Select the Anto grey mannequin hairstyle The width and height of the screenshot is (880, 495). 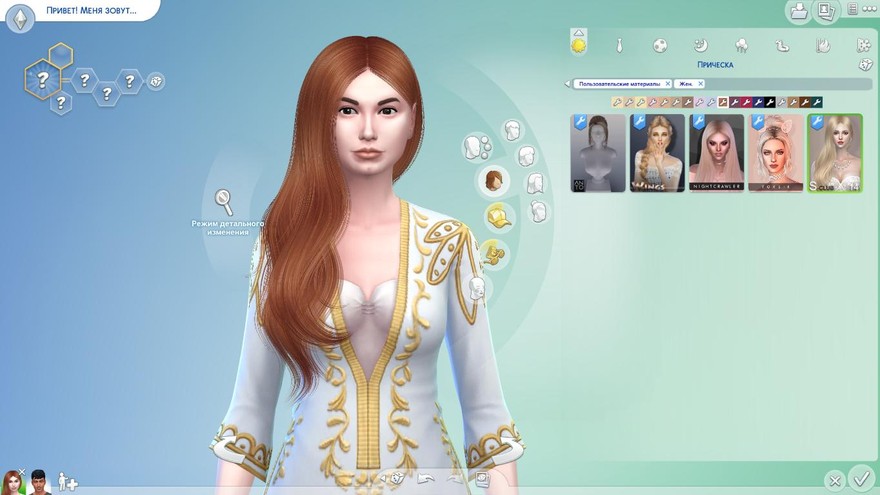click(x=598, y=153)
